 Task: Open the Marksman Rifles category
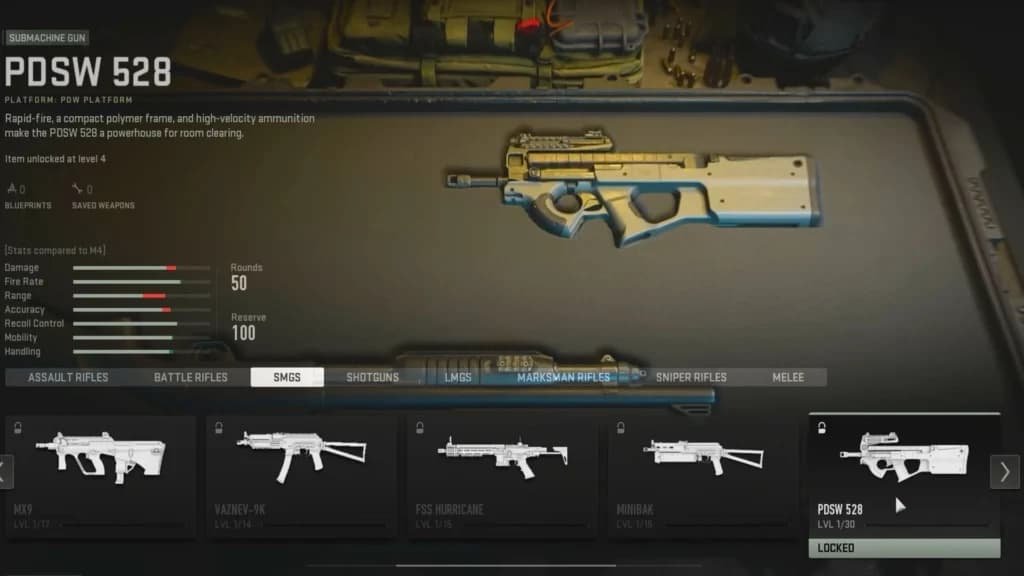click(x=563, y=377)
